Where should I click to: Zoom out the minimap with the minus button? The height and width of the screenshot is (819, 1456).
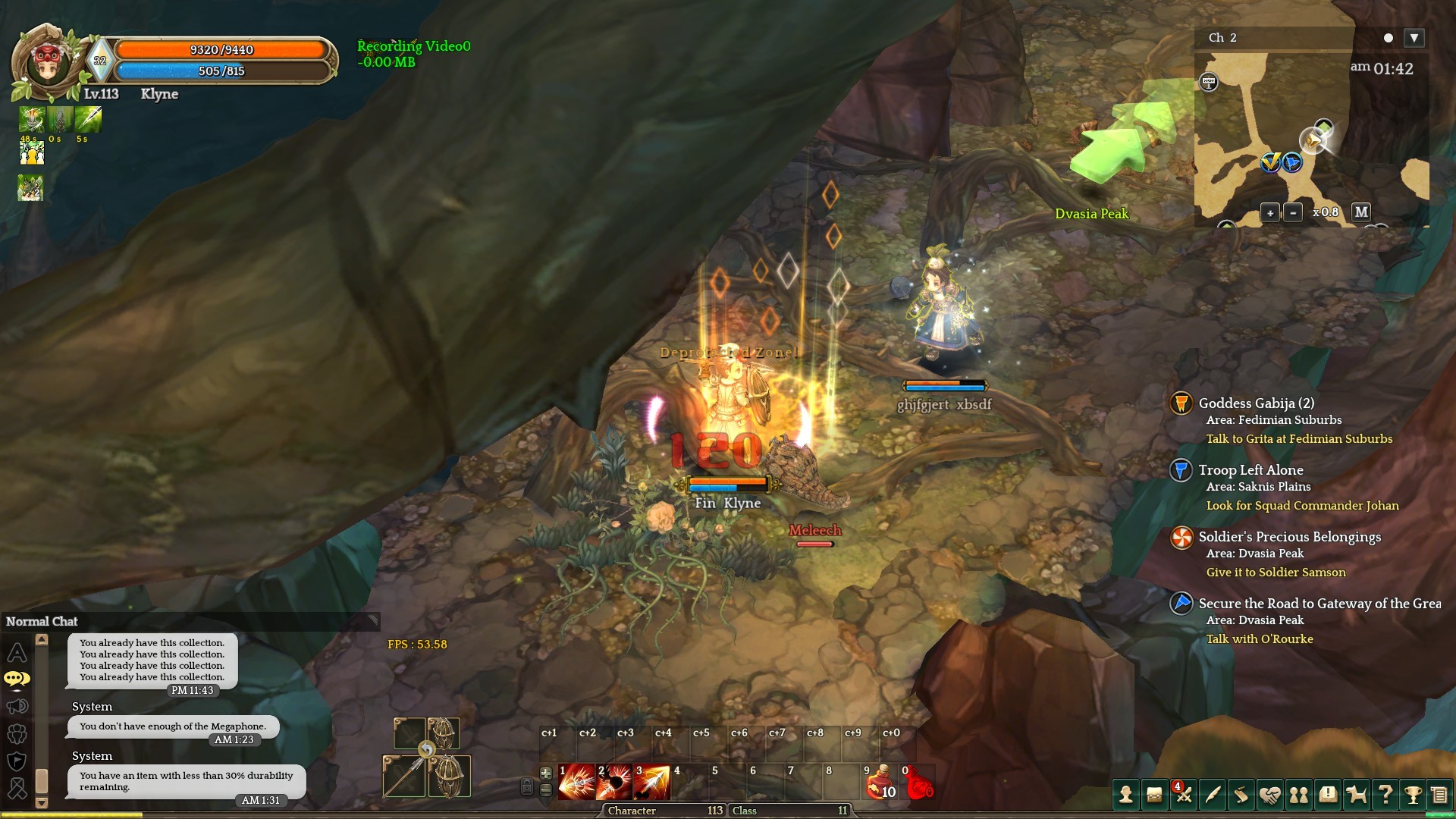click(1293, 213)
